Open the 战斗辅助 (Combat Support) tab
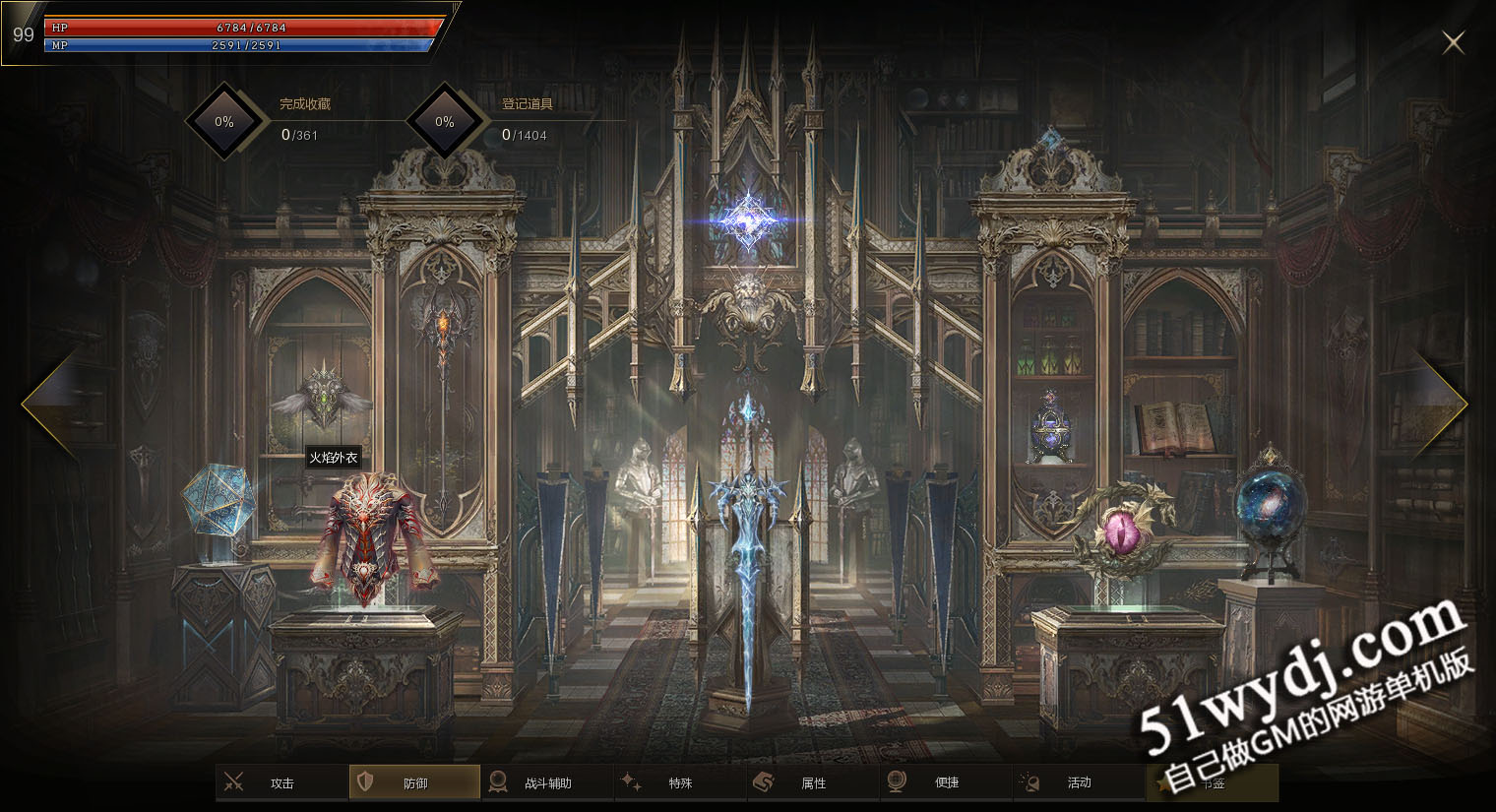The height and width of the screenshot is (812, 1496). 547,783
